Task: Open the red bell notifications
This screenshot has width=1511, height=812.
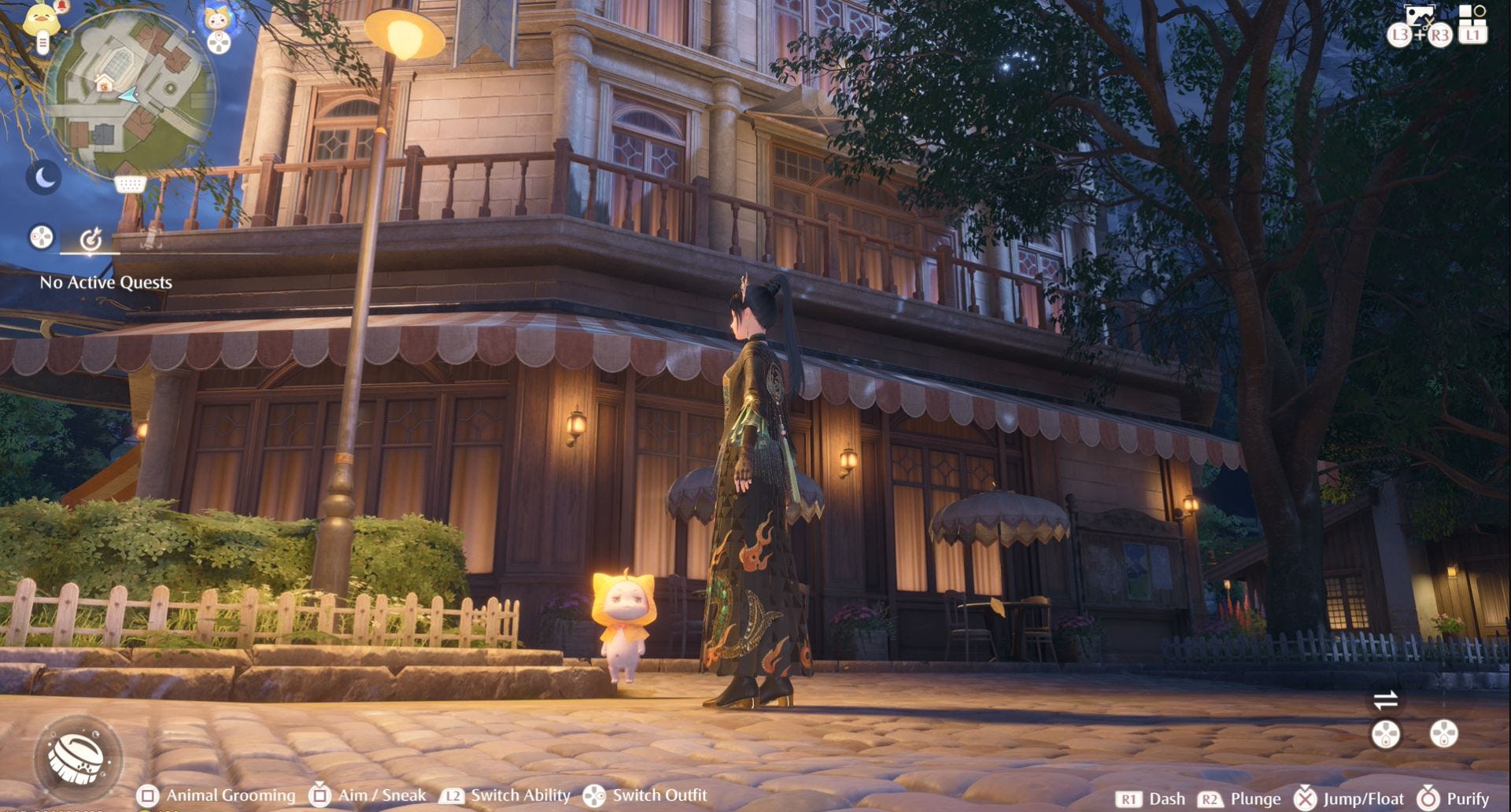Action: pyautogui.click(x=61, y=7)
